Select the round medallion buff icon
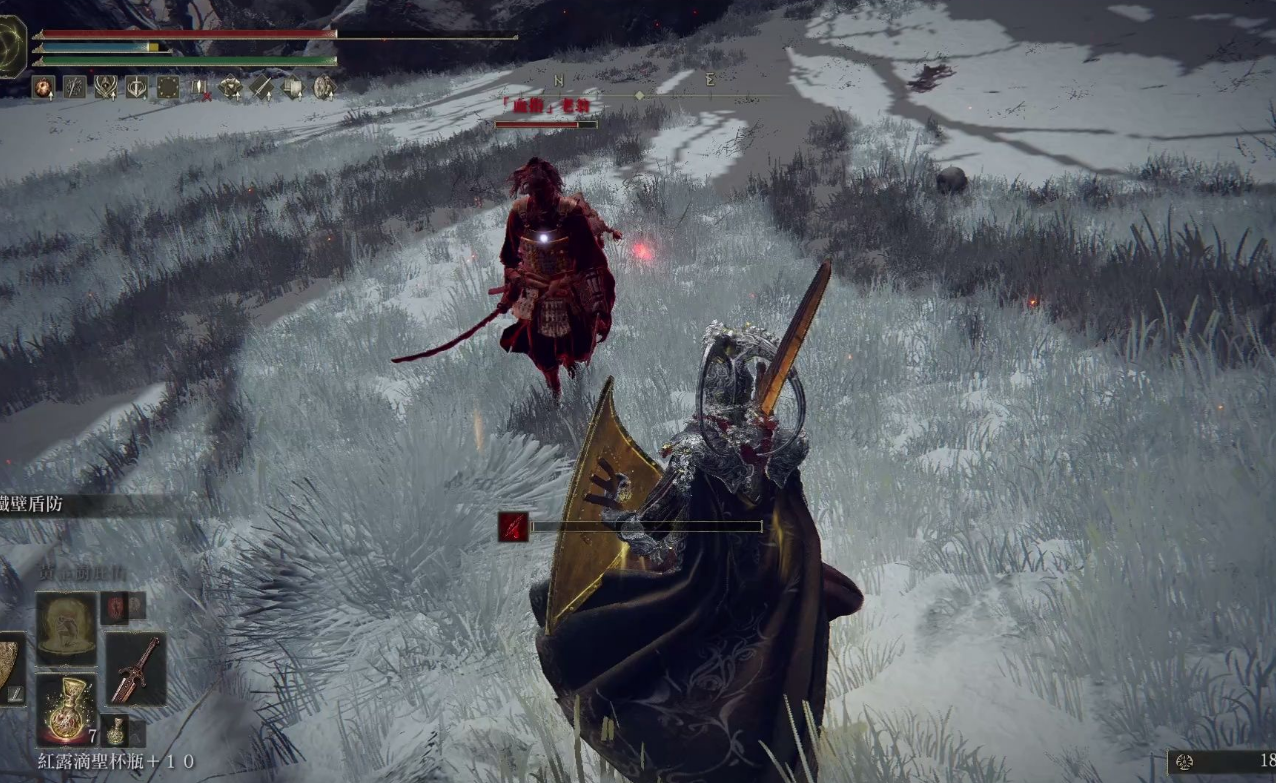This screenshot has width=1276, height=783. pos(324,87)
